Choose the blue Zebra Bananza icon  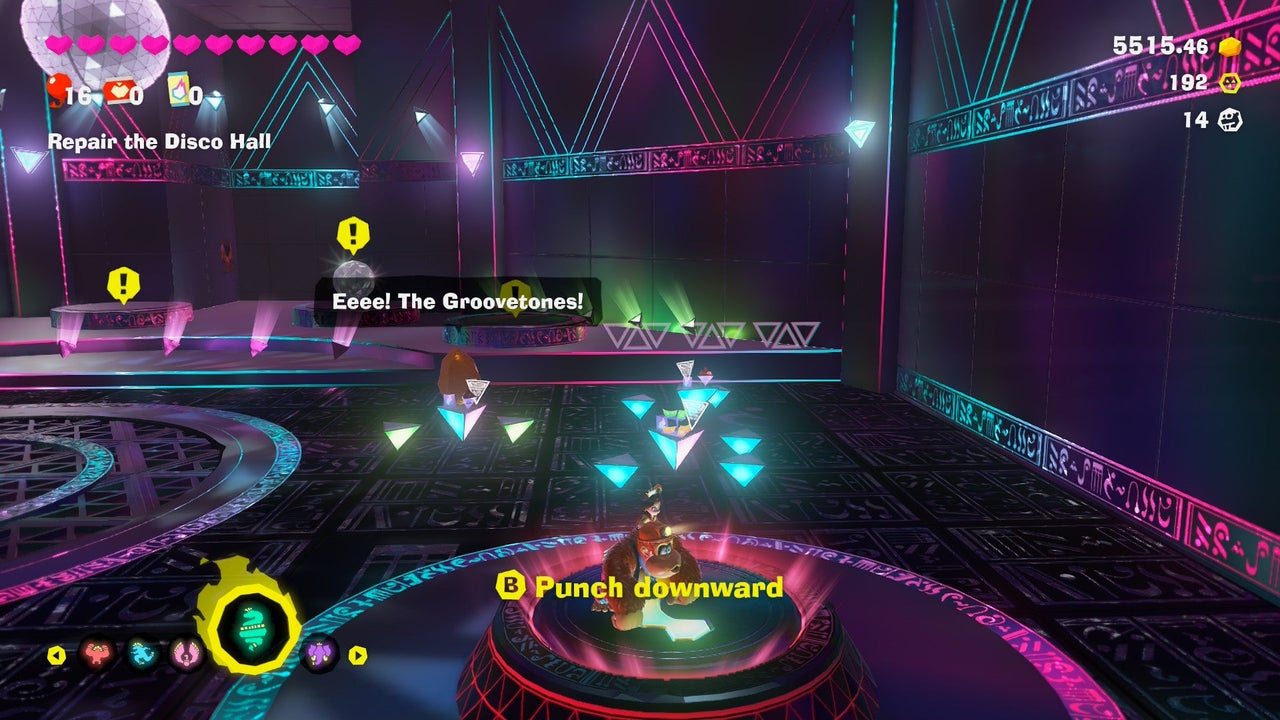tap(141, 655)
